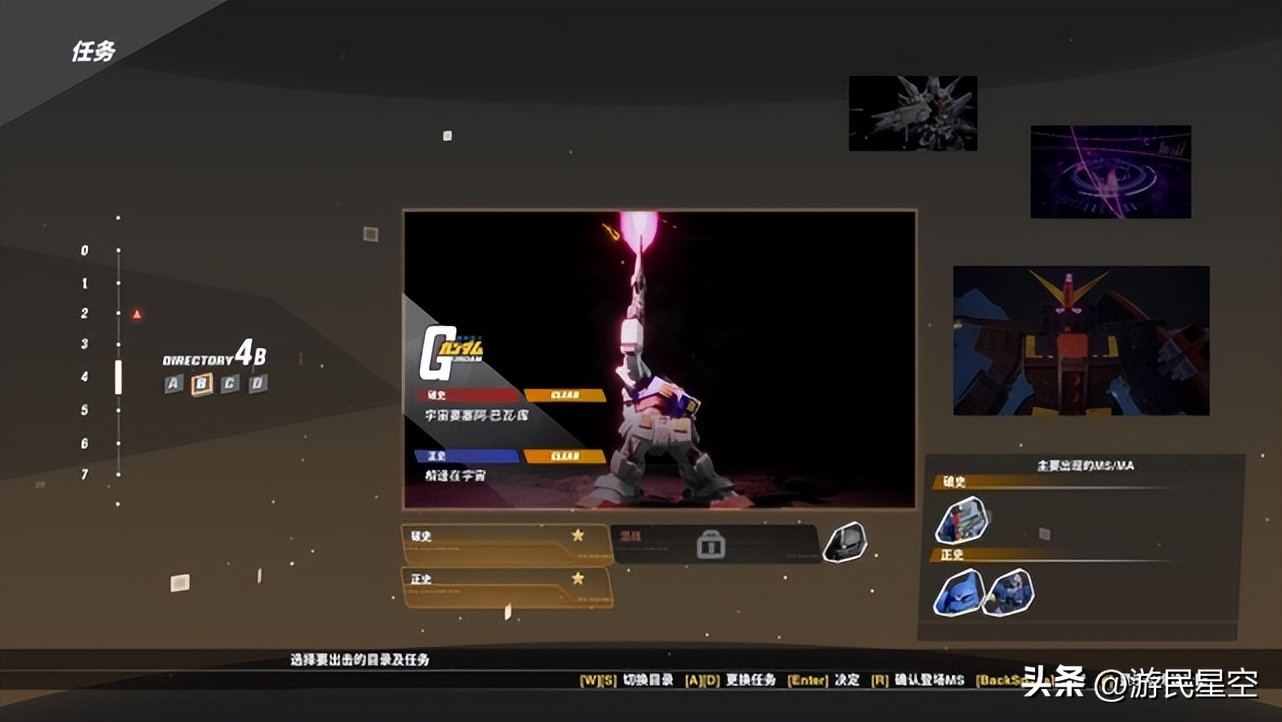Screen dimensions: 1282x722
Task: Select directory number 1 in the list
Action: tap(86, 284)
